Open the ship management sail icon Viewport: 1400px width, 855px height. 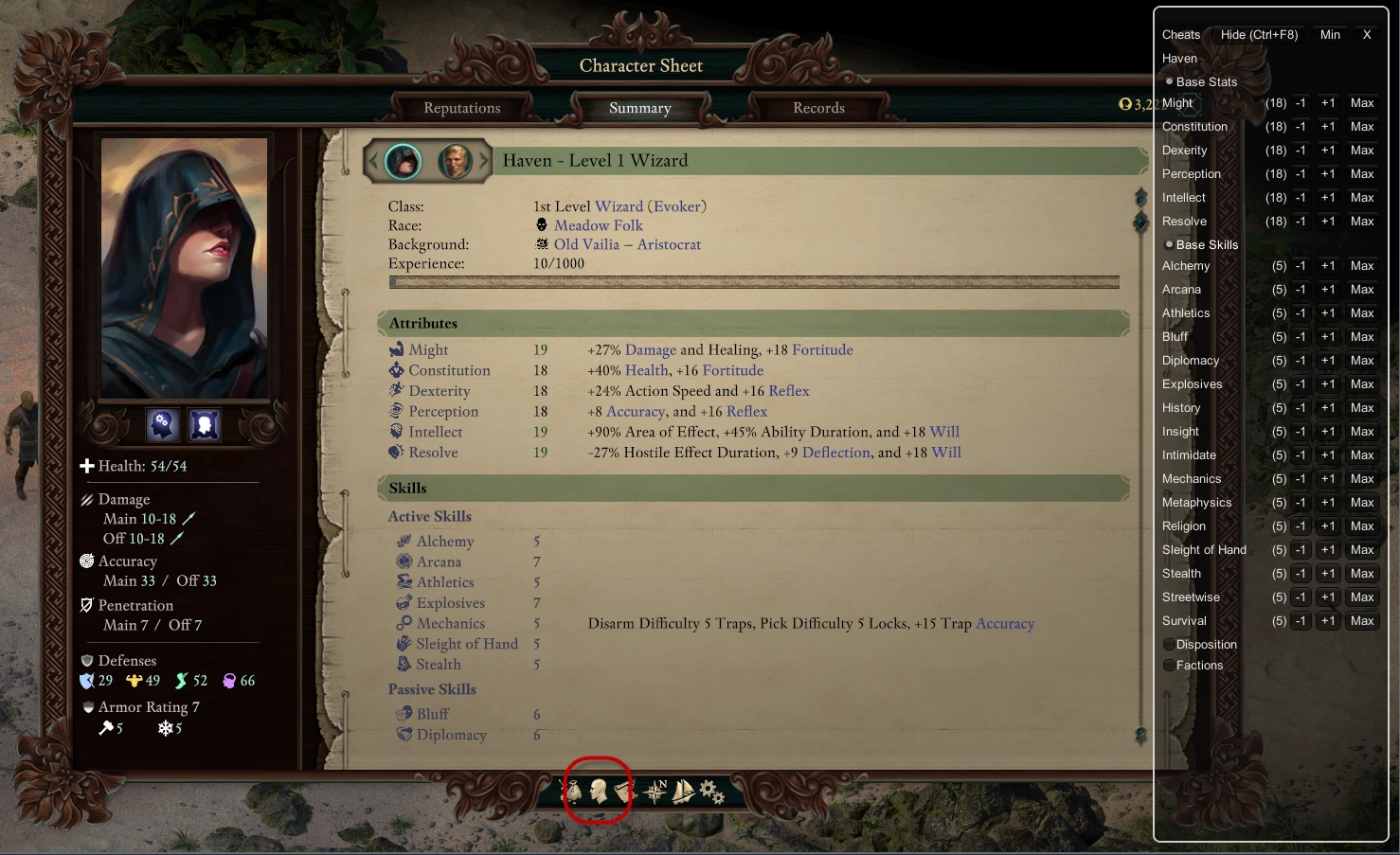click(x=683, y=793)
